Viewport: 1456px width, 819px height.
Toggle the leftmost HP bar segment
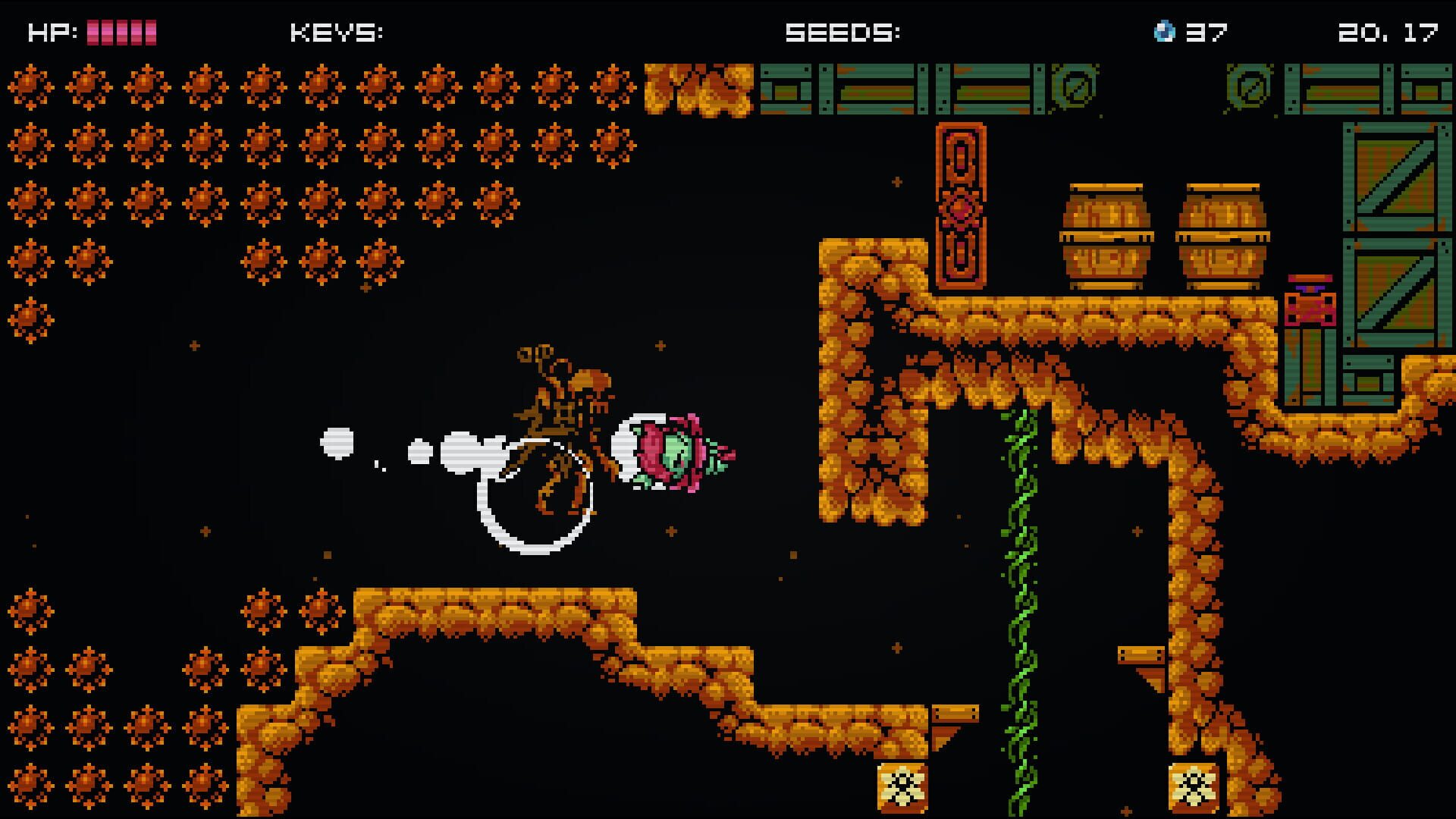point(92,31)
